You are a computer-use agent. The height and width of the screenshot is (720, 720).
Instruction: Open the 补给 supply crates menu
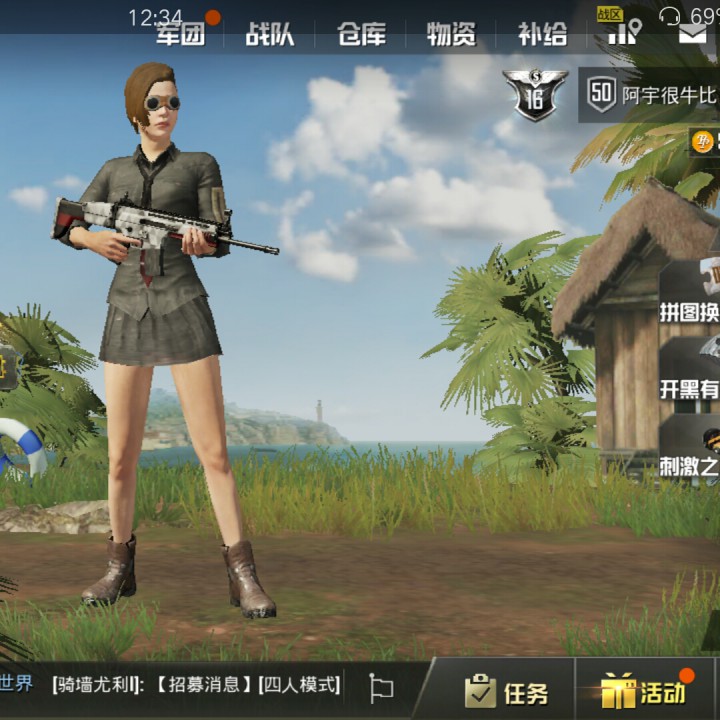coord(542,35)
